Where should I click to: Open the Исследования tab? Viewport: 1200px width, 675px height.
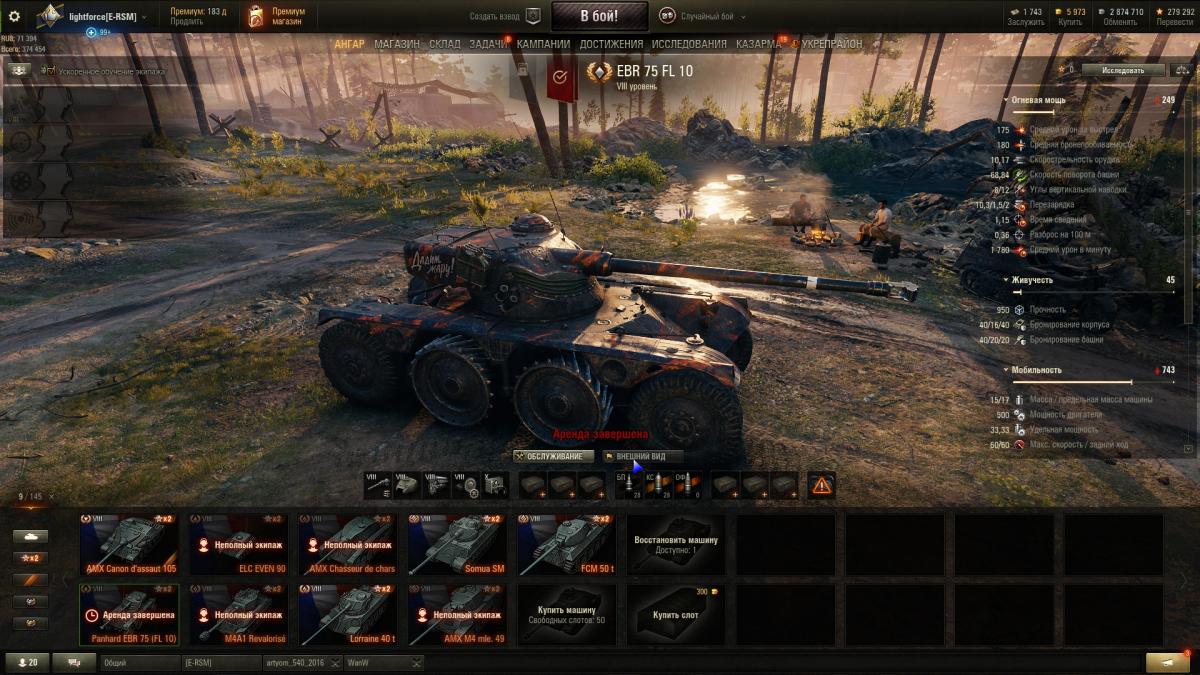point(689,44)
